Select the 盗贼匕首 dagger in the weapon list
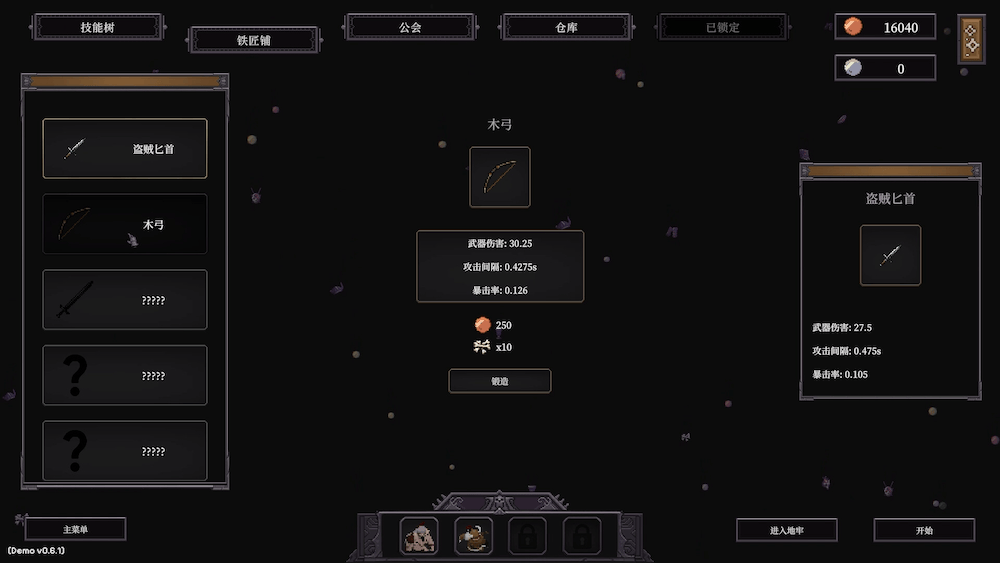Image resolution: width=1000 pixels, height=563 pixels. click(x=125, y=149)
